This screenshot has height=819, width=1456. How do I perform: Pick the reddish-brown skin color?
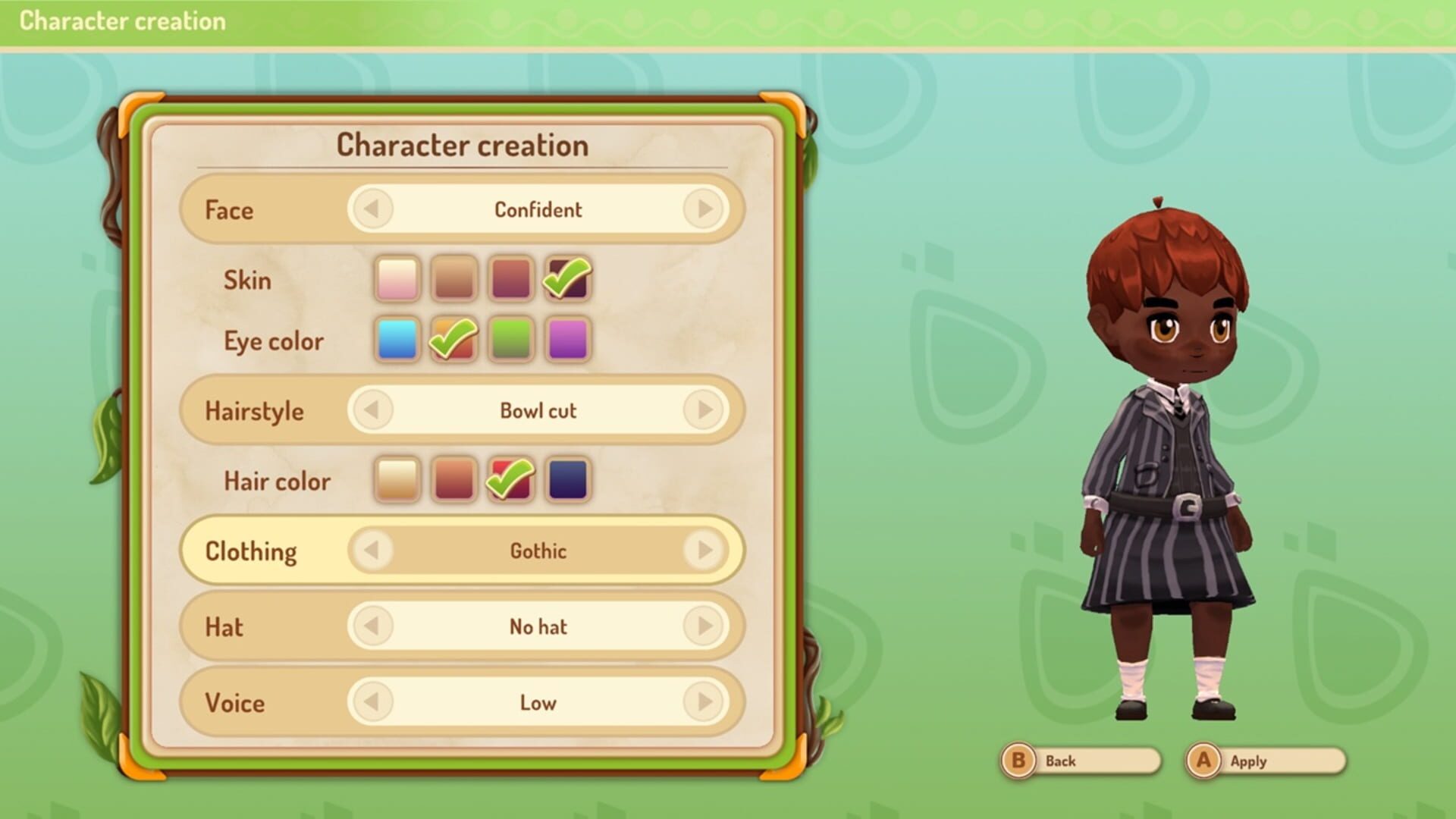tap(510, 279)
